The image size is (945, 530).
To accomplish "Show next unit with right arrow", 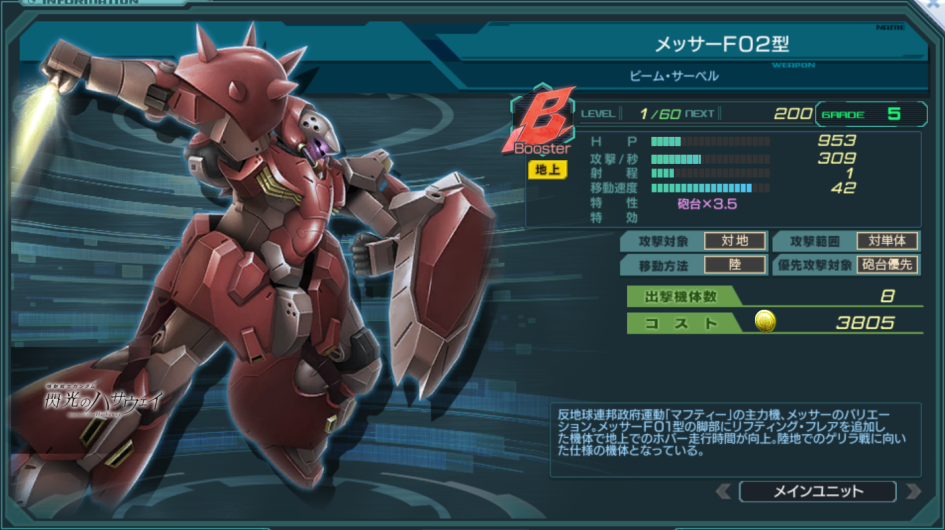I will [x=911, y=491].
